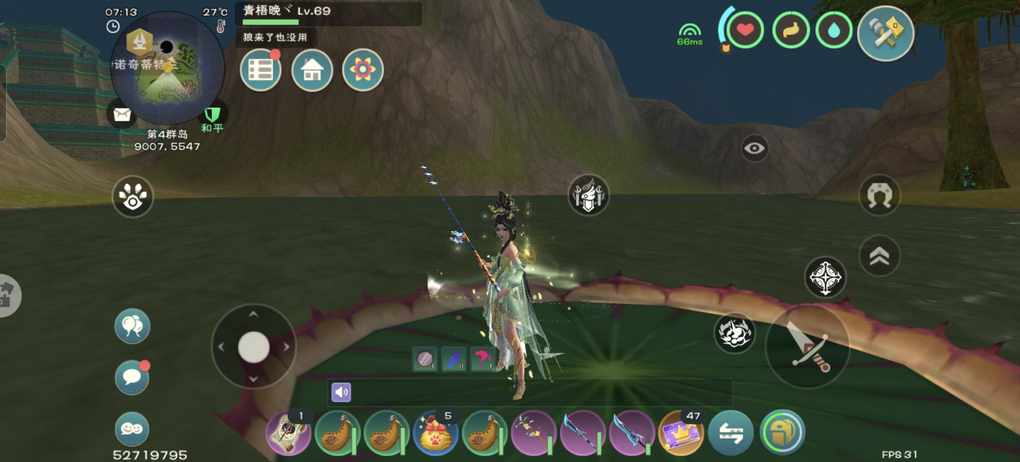The image size is (1020, 462).
Task: Toggle the 和平 peace mode shield
Action: coord(212,115)
